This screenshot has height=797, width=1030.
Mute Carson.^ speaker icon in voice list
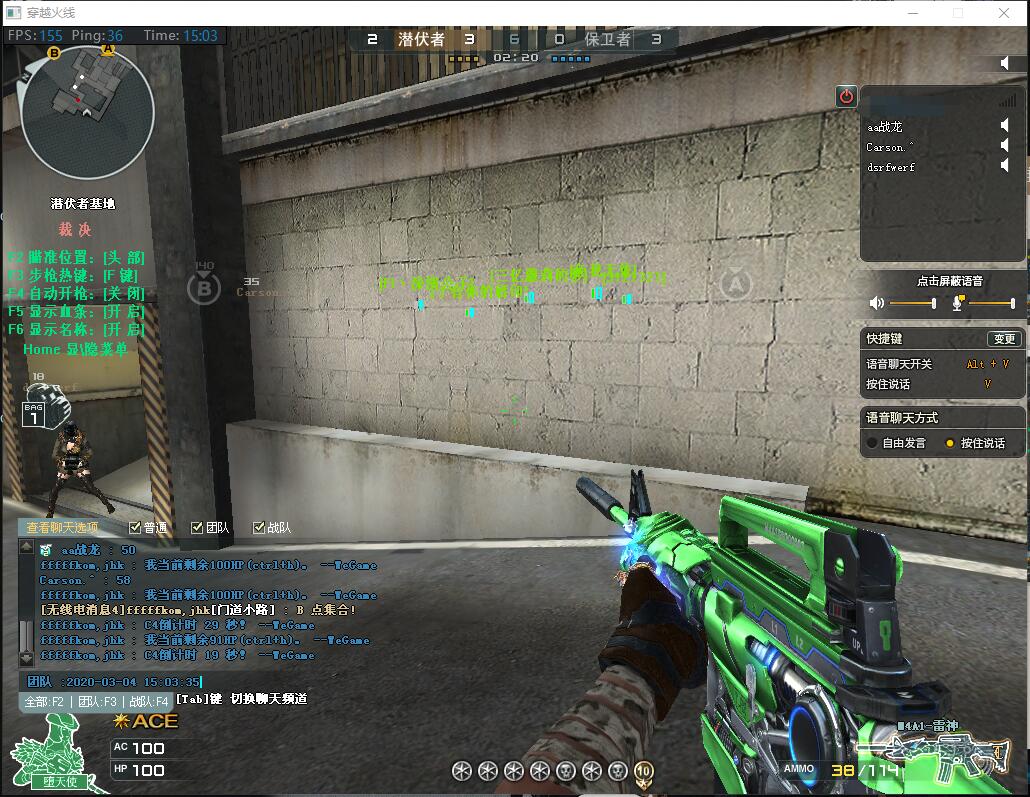[x=1004, y=146]
